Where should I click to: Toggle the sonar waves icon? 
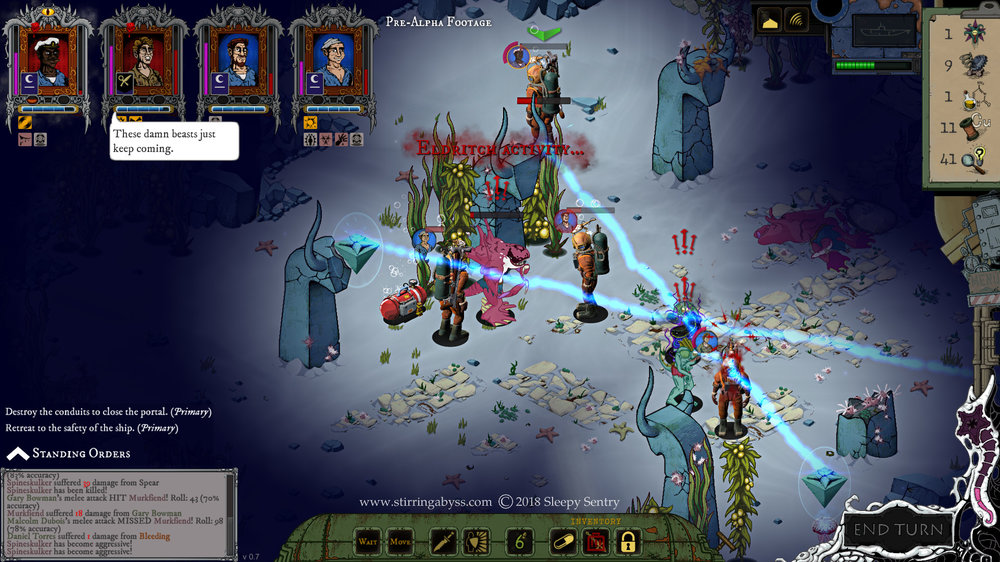pyautogui.click(x=796, y=19)
